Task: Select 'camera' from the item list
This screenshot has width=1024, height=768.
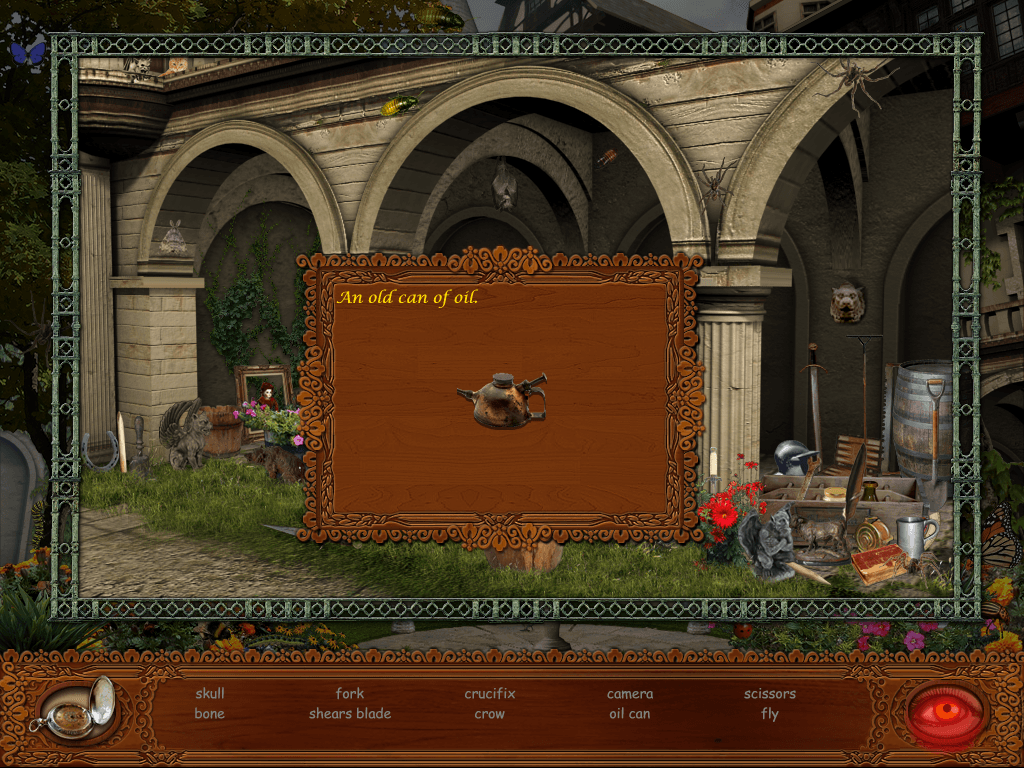Action: click(x=630, y=694)
